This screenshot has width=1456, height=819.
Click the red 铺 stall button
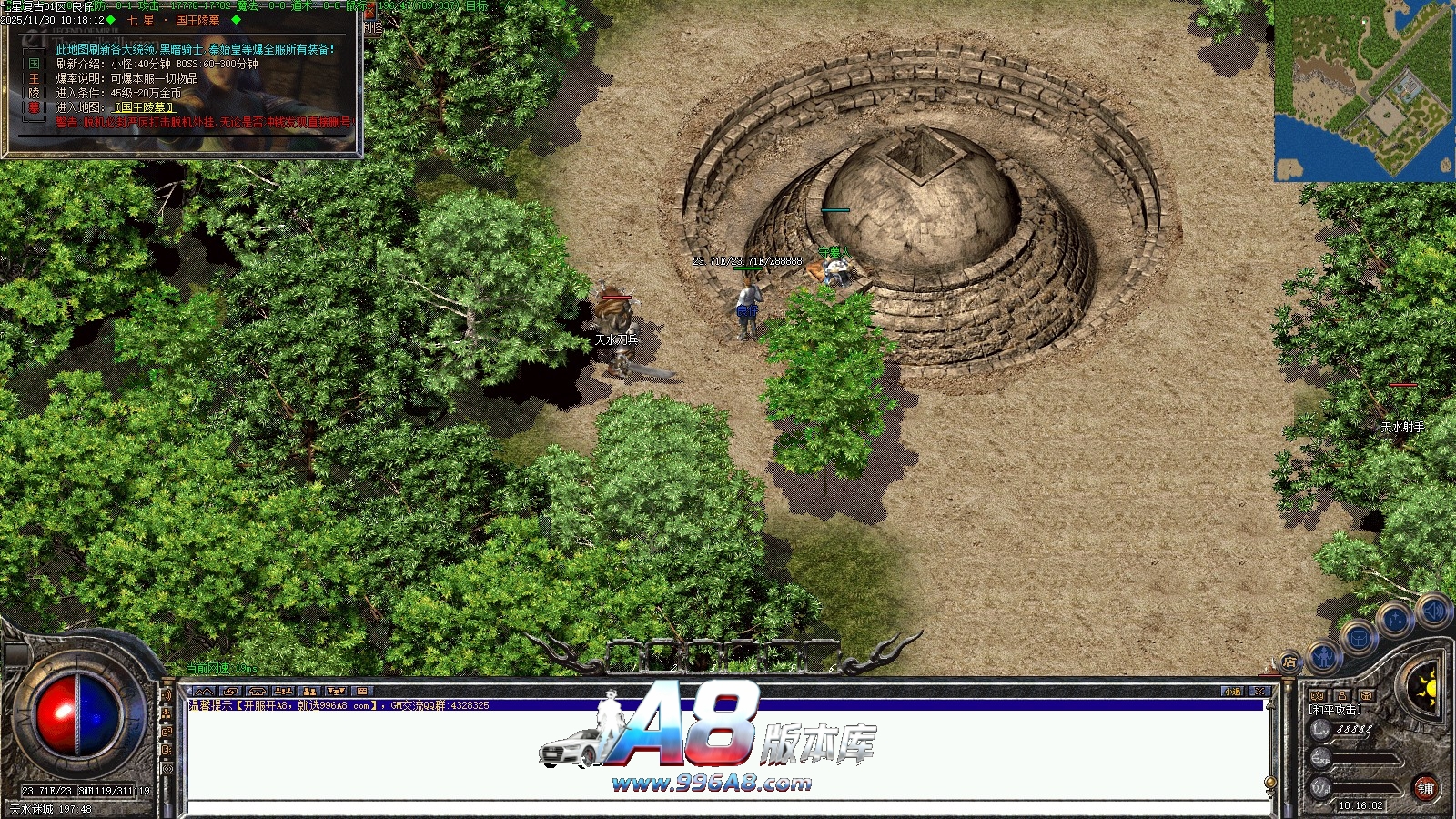pos(1425,788)
